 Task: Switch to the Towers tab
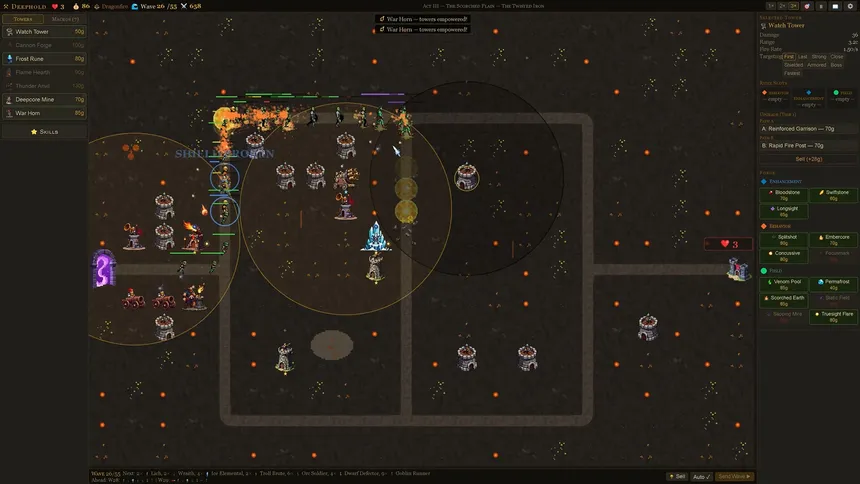[24, 19]
